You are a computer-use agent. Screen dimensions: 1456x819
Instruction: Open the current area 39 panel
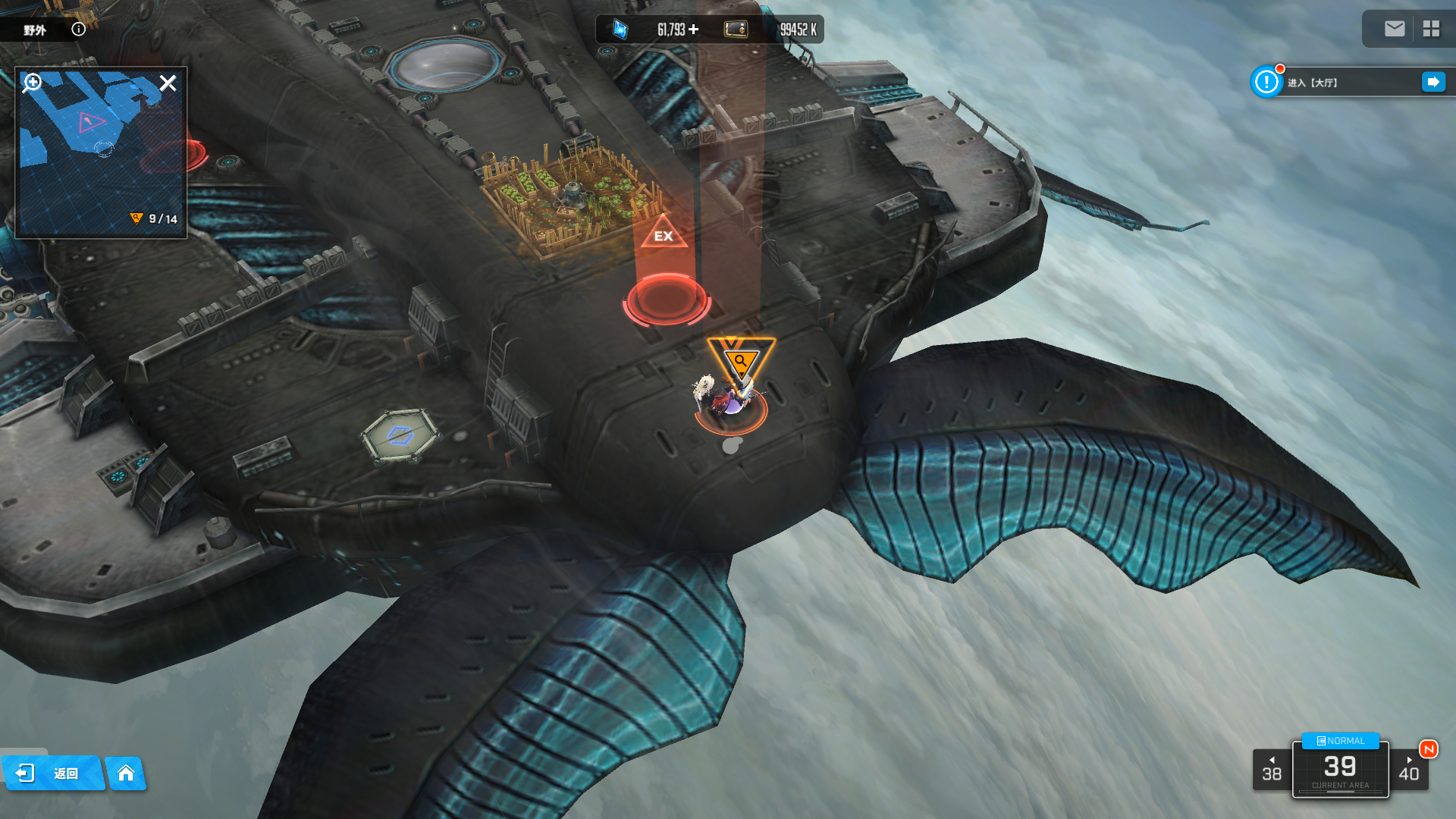point(1340,770)
